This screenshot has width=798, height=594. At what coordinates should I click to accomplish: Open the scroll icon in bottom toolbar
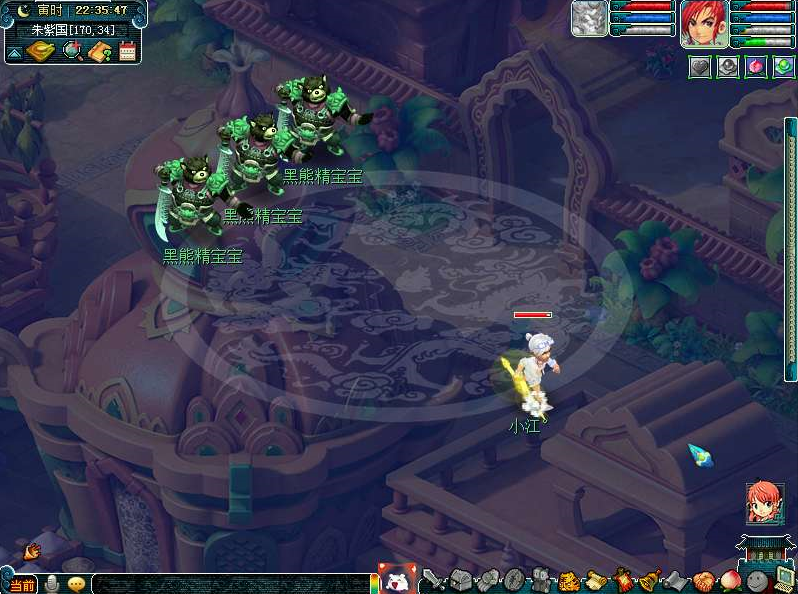(x=596, y=580)
